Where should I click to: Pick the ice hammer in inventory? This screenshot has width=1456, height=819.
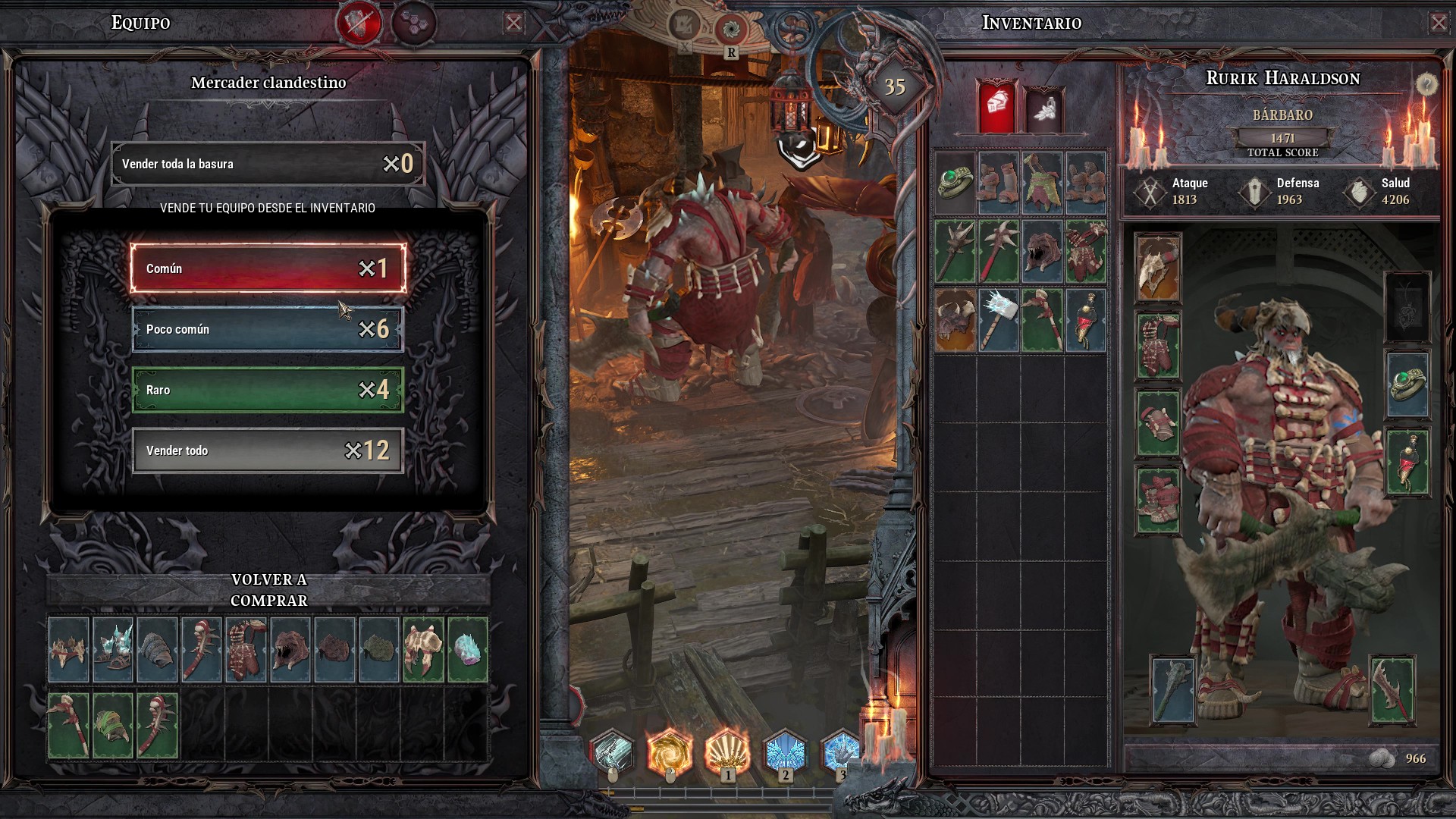[998, 320]
